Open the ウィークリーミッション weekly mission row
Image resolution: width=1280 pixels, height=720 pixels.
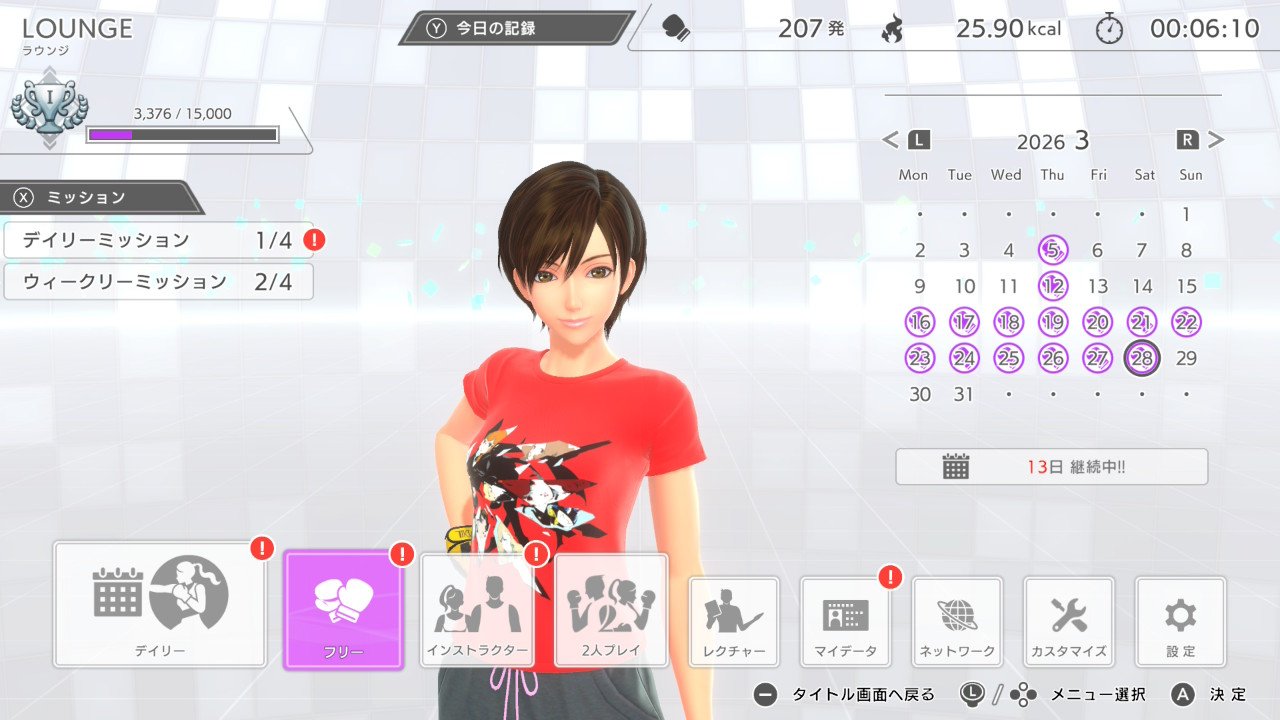pyautogui.click(x=158, y=282)
